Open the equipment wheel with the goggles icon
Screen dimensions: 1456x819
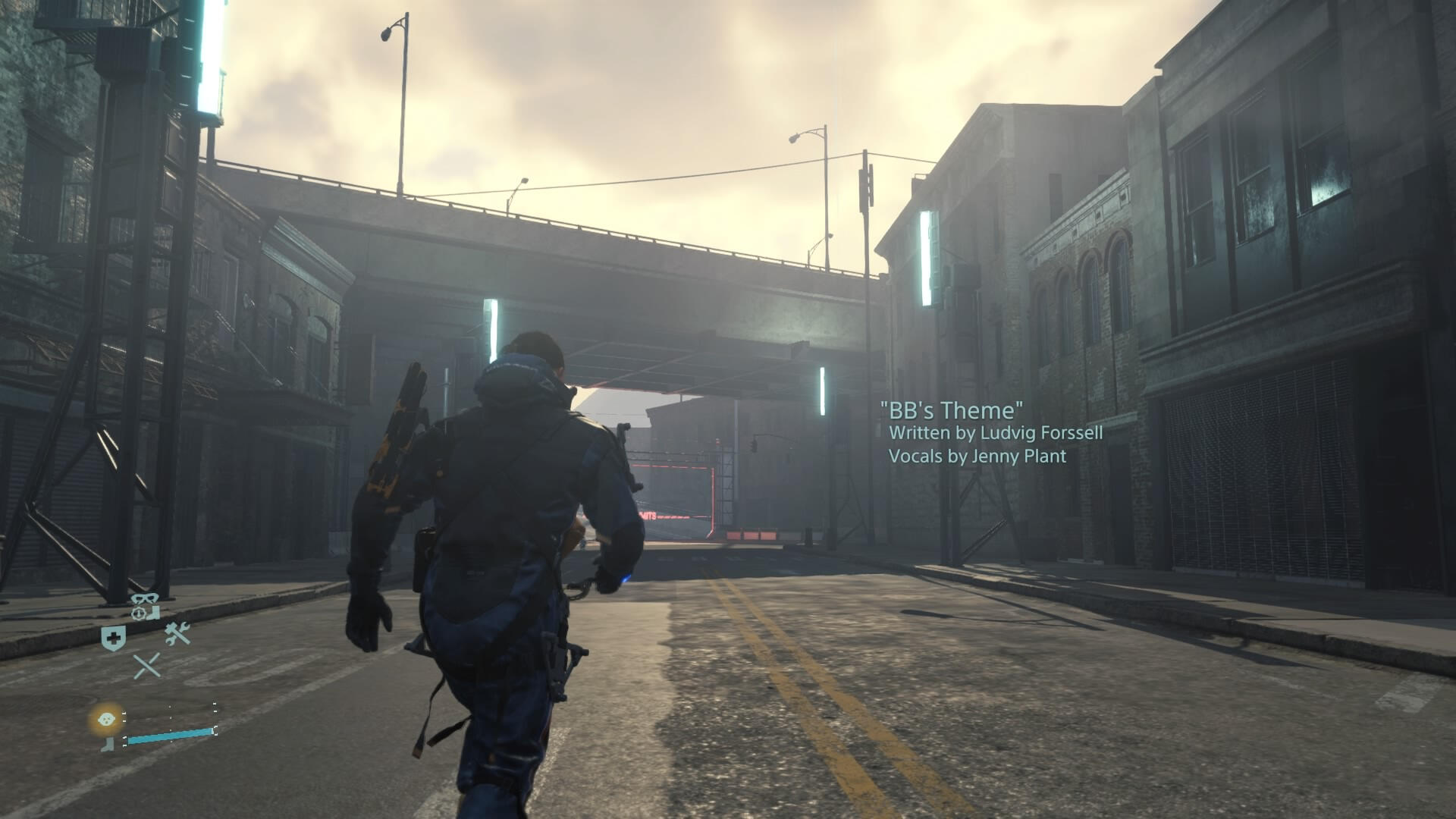coord(145,607)
